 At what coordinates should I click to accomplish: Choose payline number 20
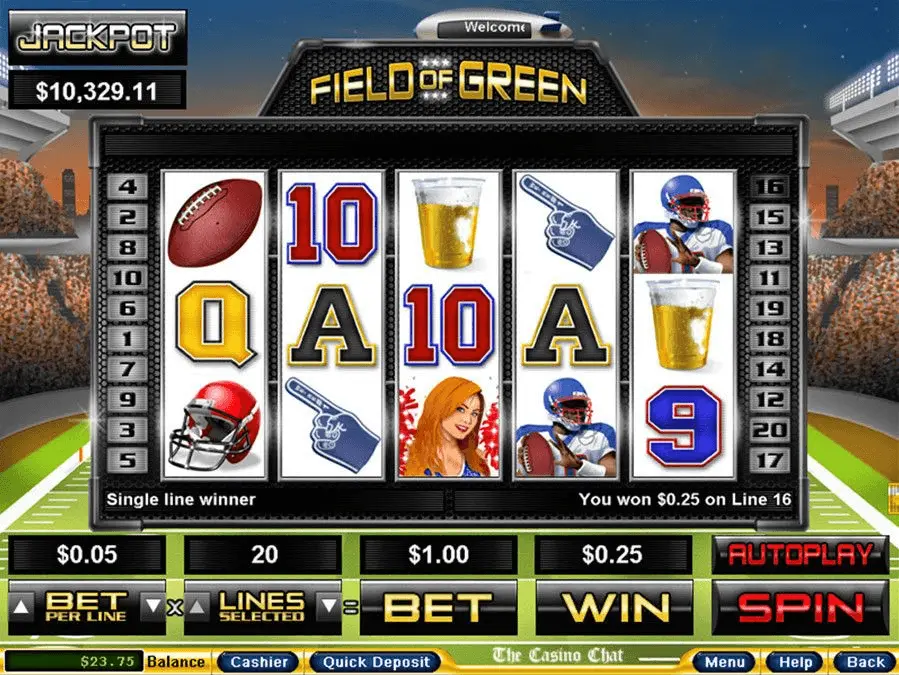click(x=768, y=430)
